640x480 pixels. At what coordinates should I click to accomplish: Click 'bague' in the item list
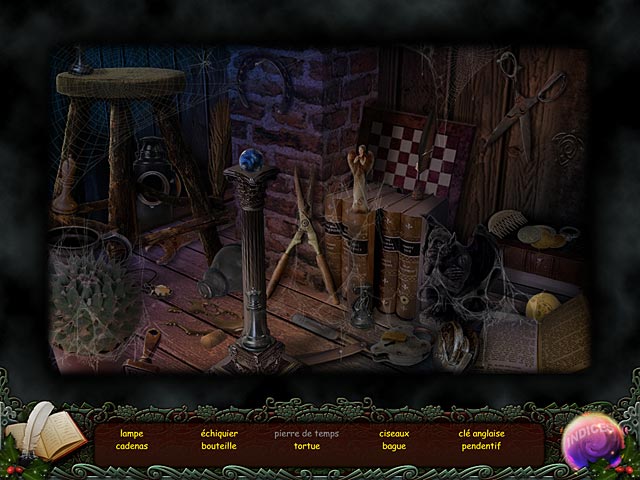[394, 446]
